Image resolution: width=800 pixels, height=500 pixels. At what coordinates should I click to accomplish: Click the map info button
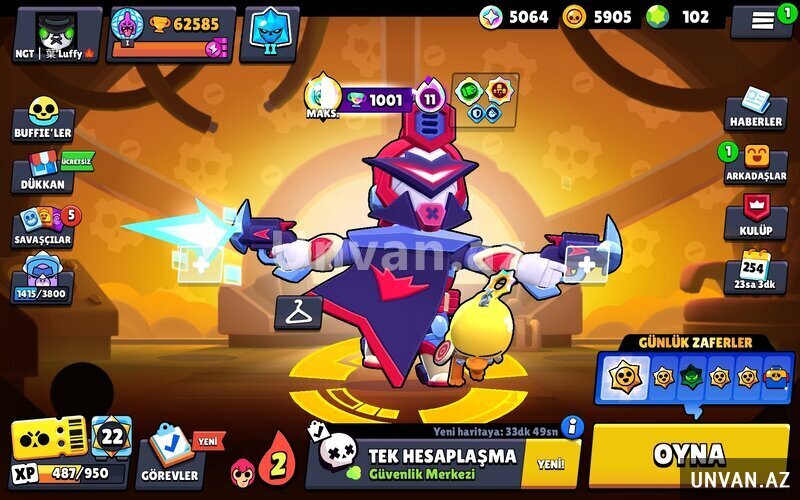coord(572,427)
